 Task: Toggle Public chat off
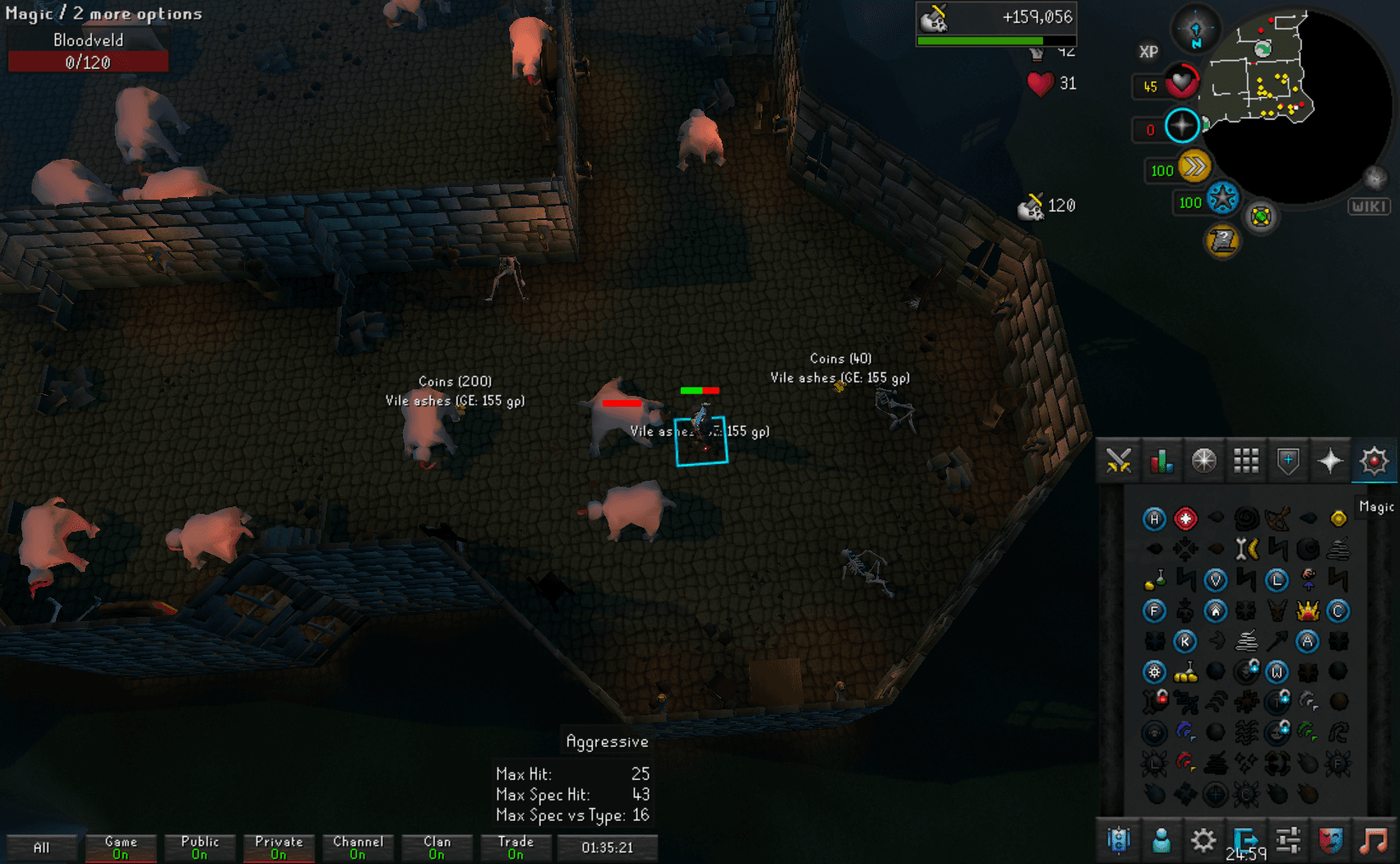click(200, 846)
